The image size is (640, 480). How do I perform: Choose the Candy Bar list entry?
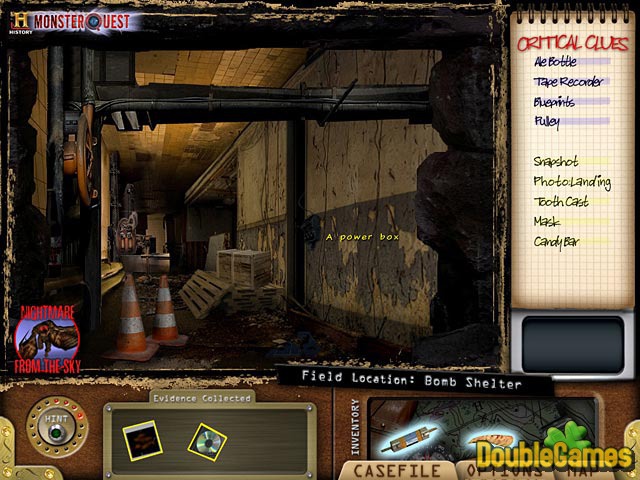pyautogui.click(x=558, y=241)
